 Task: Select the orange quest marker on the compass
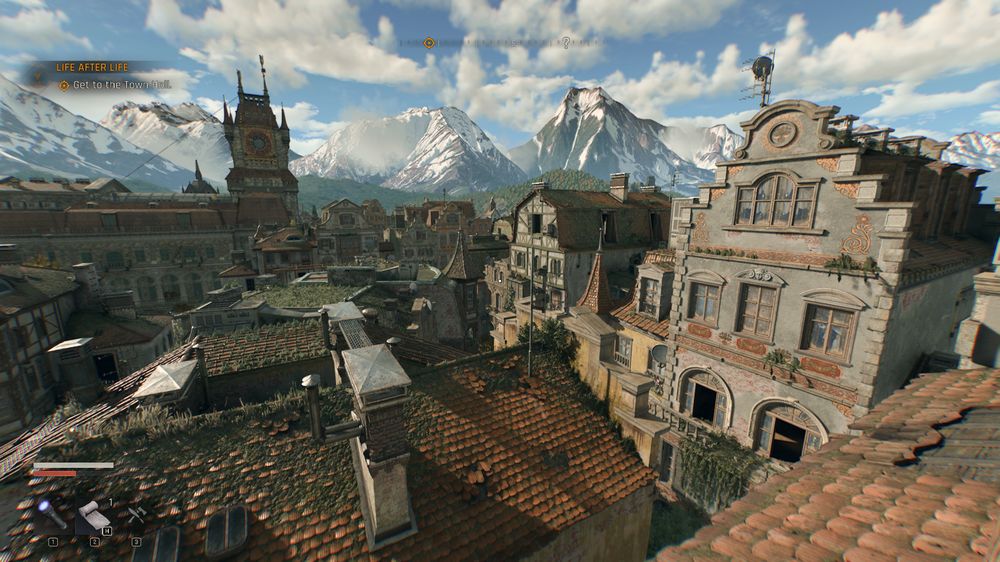point(429,43)
